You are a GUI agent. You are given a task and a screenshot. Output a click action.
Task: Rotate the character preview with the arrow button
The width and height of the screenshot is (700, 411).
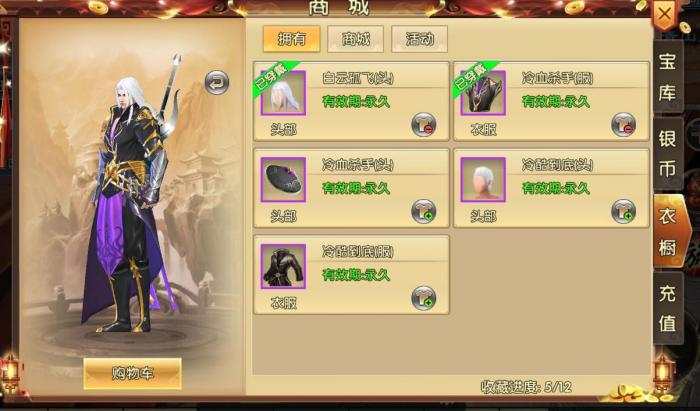pyautogui.click(x=216, y=82)
